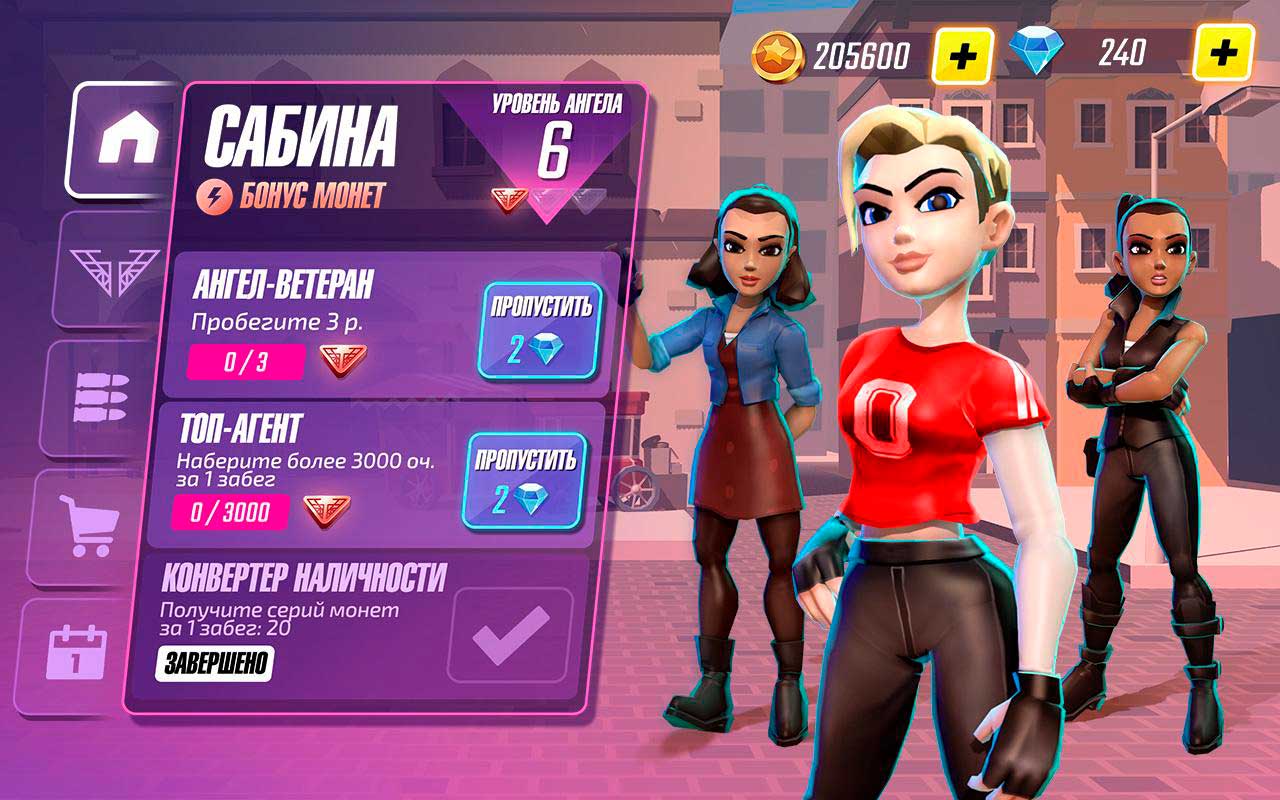Screen dimensions: 1280x800
Task: Open the shopping cart store tab
Action: click(x=88, y=526)
